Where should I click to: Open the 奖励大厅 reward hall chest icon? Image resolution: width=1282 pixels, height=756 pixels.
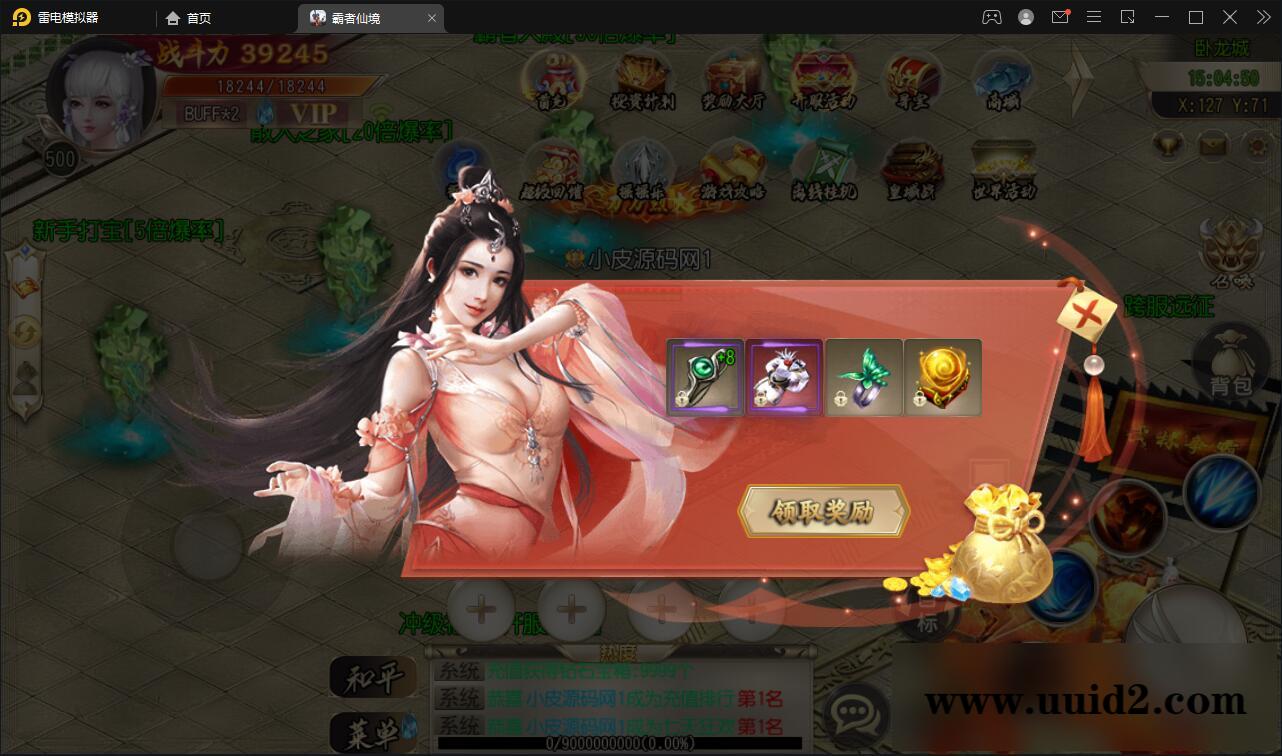point(727,80)
